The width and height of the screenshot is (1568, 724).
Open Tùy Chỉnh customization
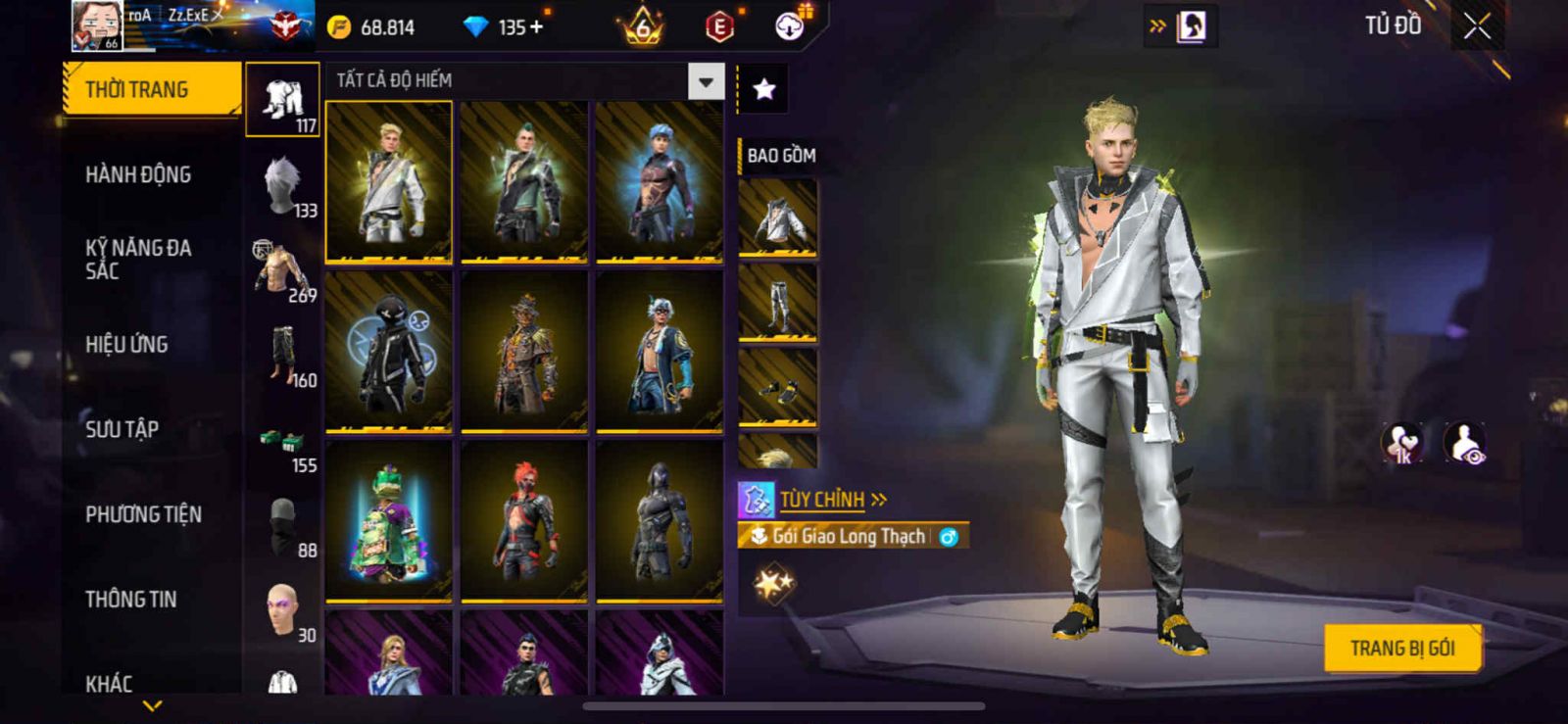(821, 500)
